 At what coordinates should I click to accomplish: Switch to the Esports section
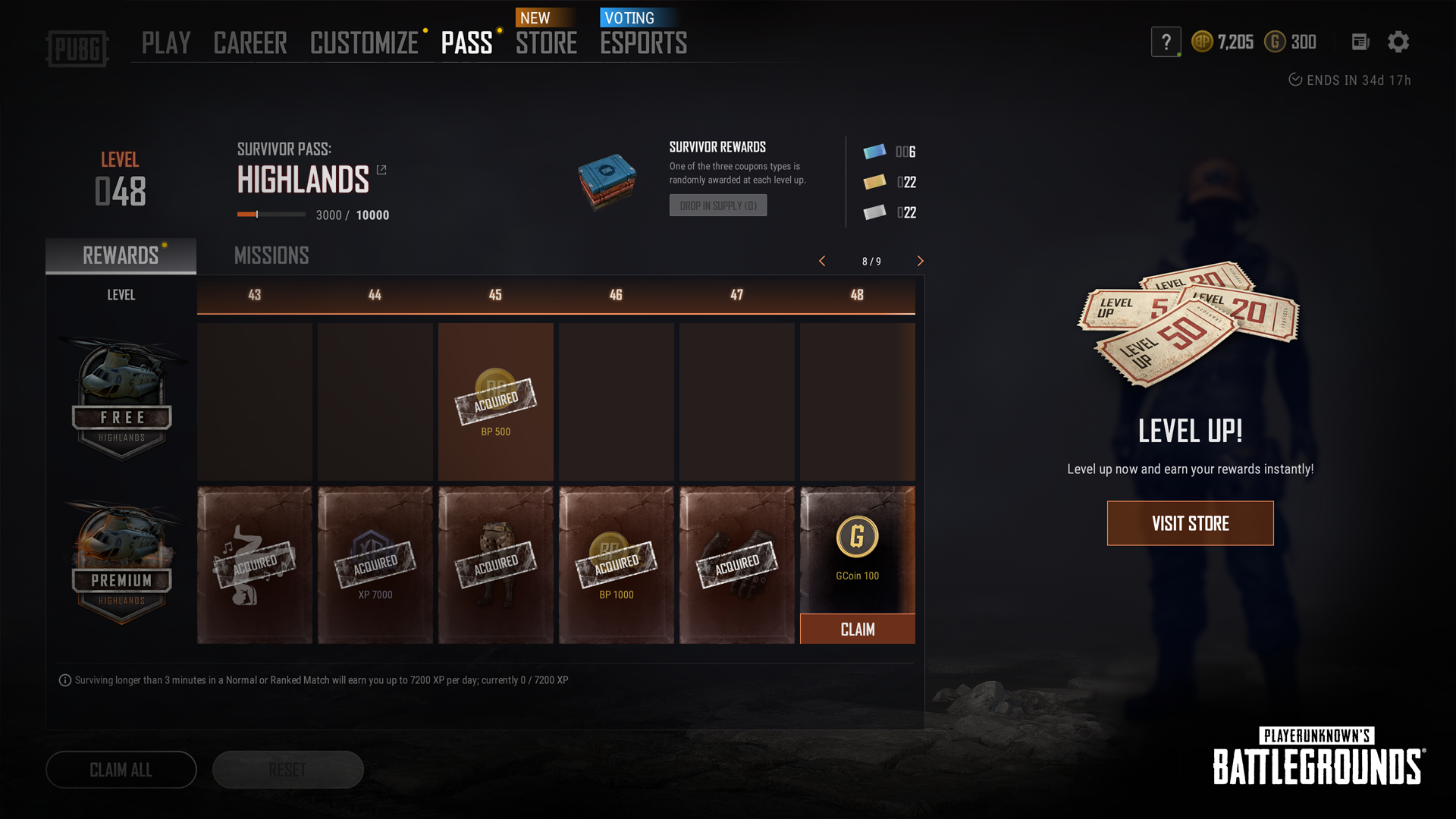pyautogui.click(x=643, y=43)
